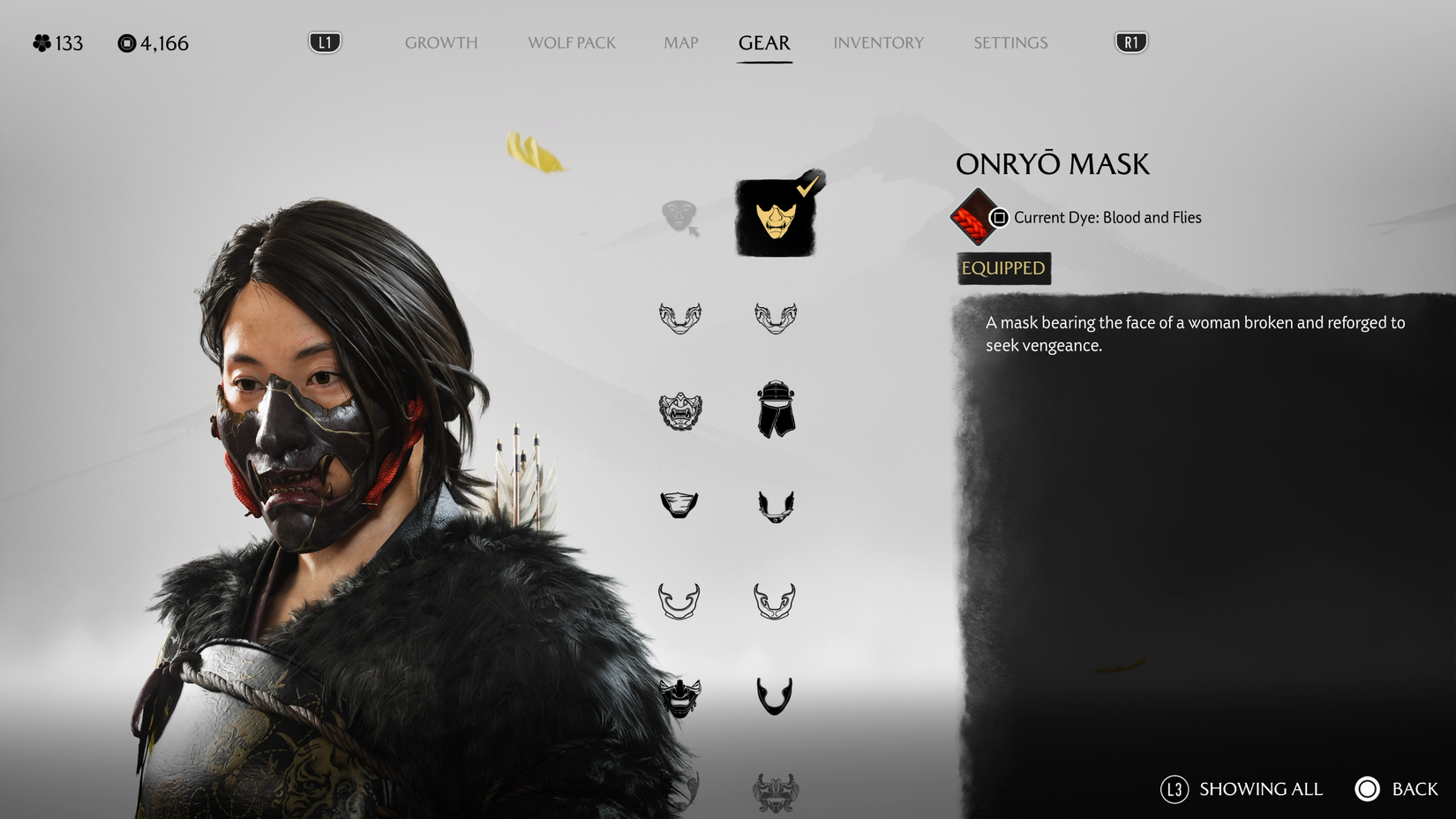Select the plain white half mask icon
Viewport: 1456px width, 819px height.
(x=679, y=503)
